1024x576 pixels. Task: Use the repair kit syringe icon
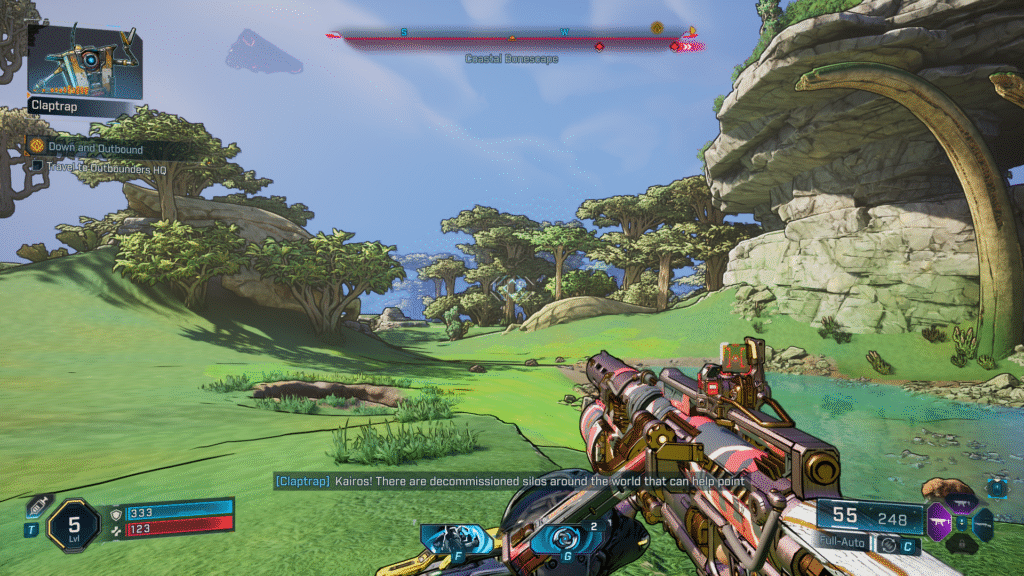36,507
